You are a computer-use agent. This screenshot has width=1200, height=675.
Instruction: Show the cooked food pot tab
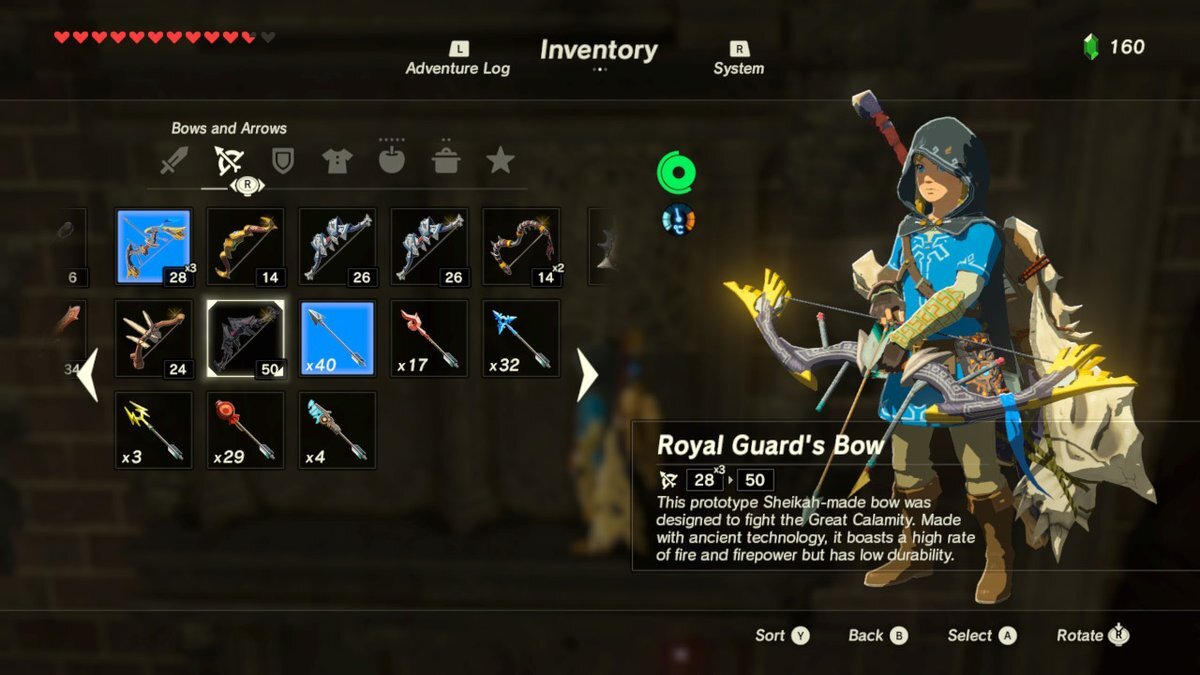click(x=445, y=160)
